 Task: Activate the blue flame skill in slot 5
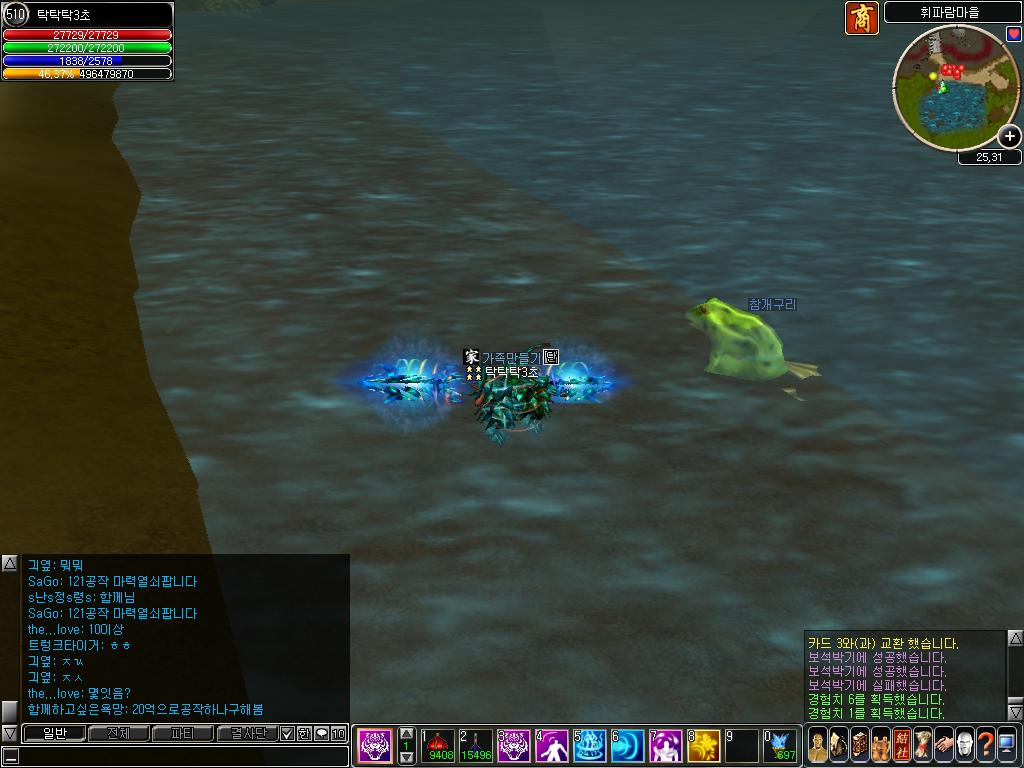click(x=589, y=745)
